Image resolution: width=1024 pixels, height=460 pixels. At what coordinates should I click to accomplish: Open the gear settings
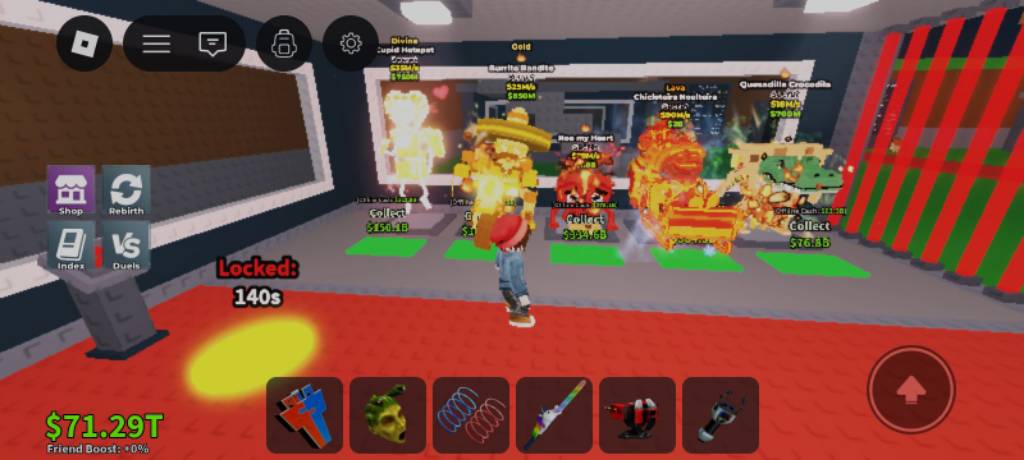350,44
